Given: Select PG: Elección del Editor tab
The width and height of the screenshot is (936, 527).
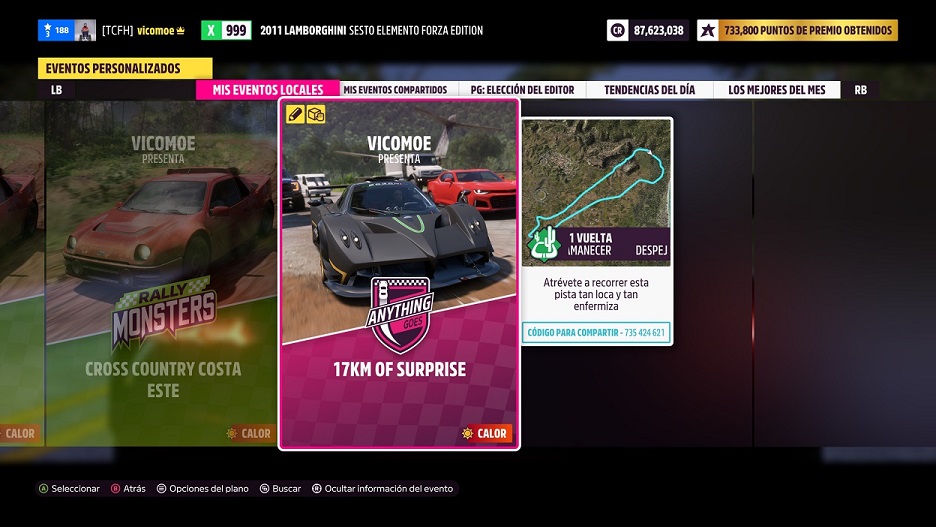Looking at the screenshot, I should pyautogui.click(x=522, y=90).
